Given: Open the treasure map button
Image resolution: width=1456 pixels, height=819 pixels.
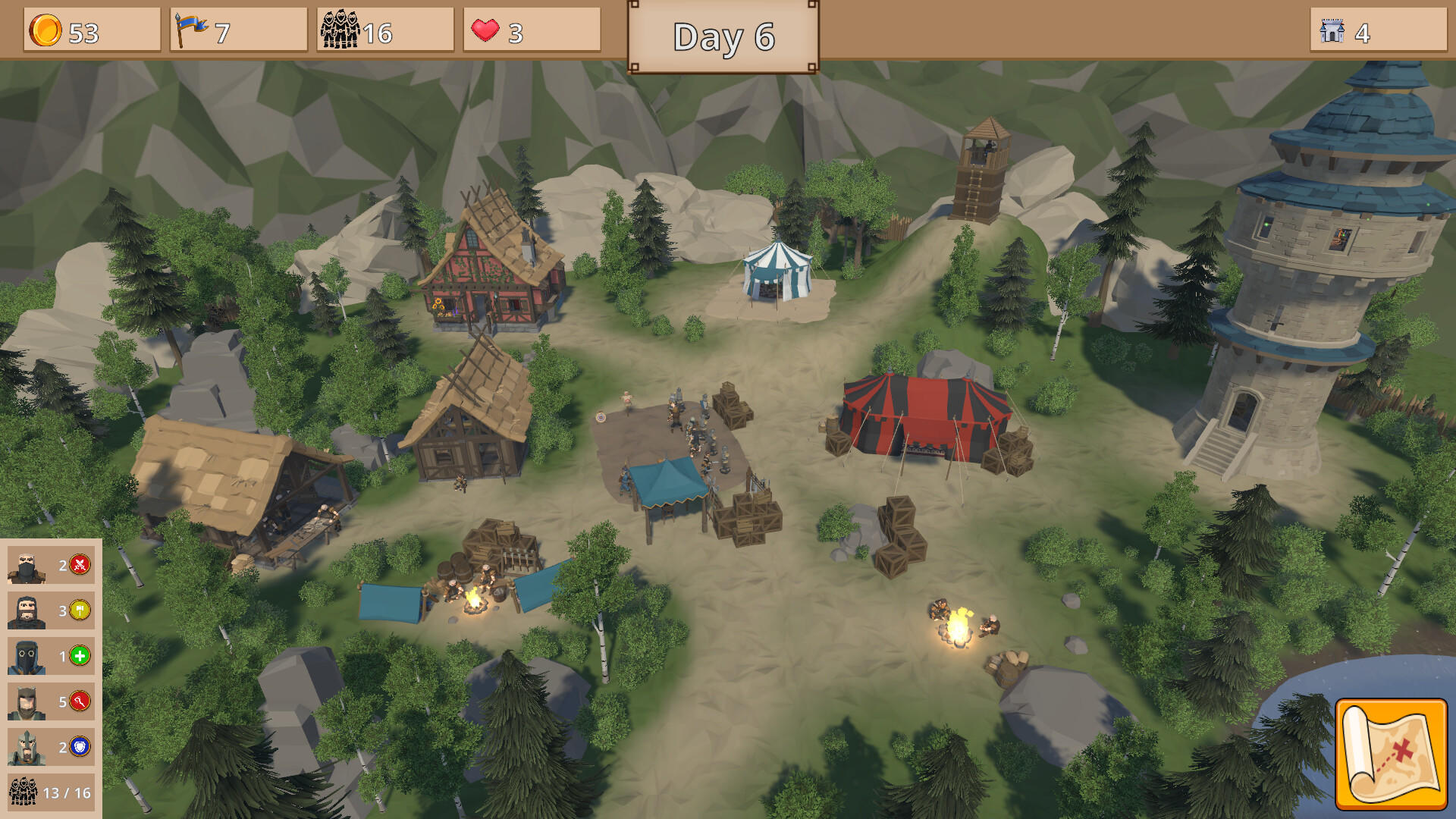Looking at the screenshot, I should [1391, 754].
